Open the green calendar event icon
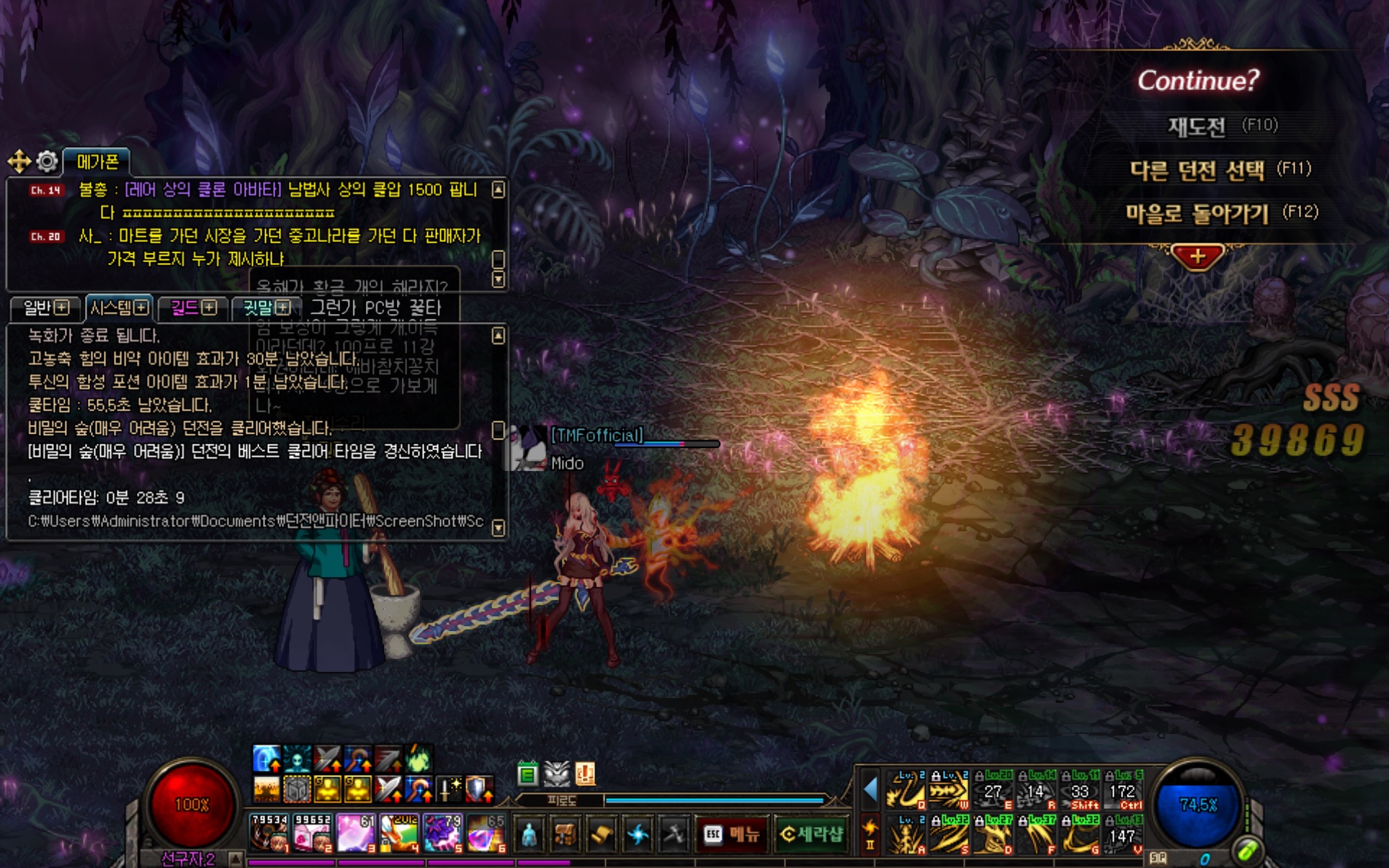Screen dimensions: 1389x868 click(527, 775)
